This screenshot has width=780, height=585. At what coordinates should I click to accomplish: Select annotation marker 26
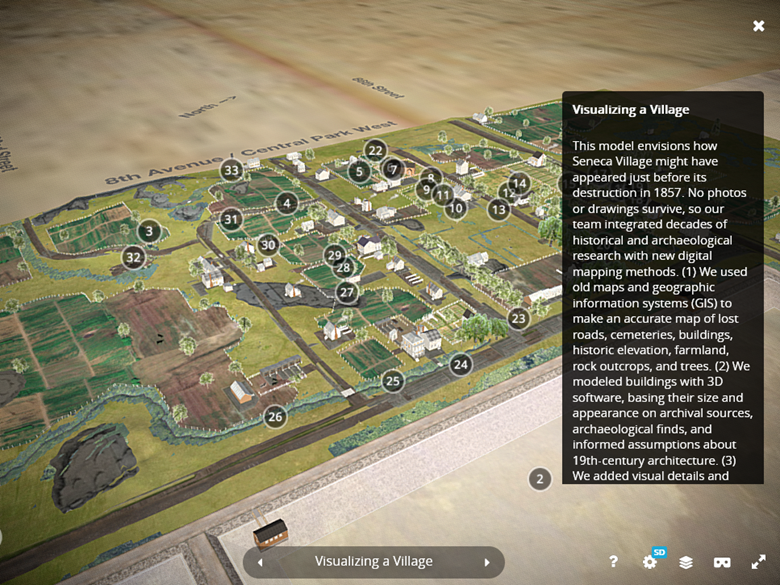pos(275,416)
